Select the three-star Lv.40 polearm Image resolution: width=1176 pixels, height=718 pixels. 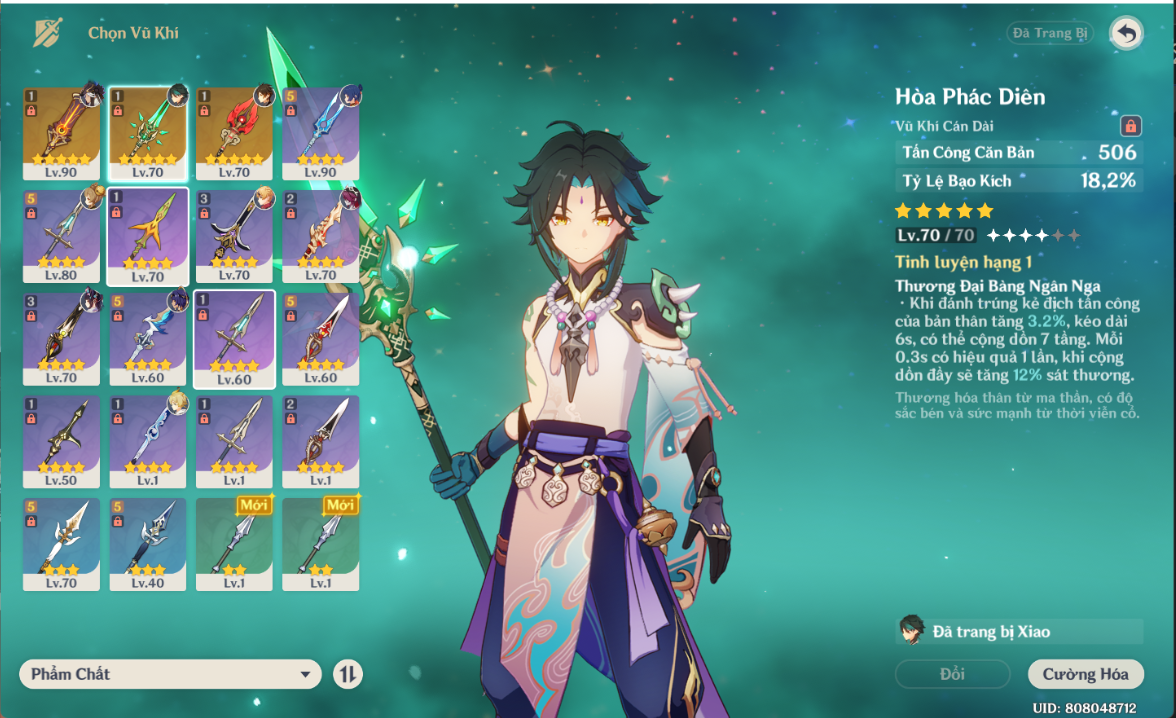point(147,545)
